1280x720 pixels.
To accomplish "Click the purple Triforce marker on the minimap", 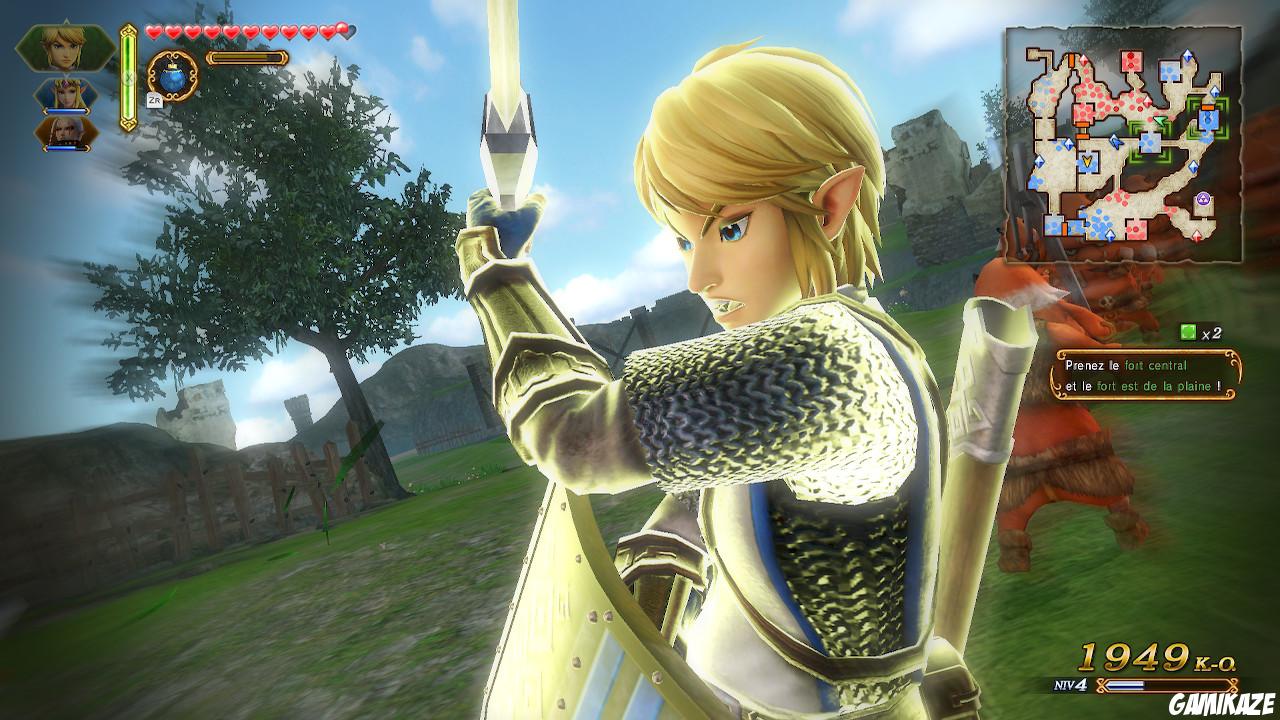I will (x=1203, y=199).
